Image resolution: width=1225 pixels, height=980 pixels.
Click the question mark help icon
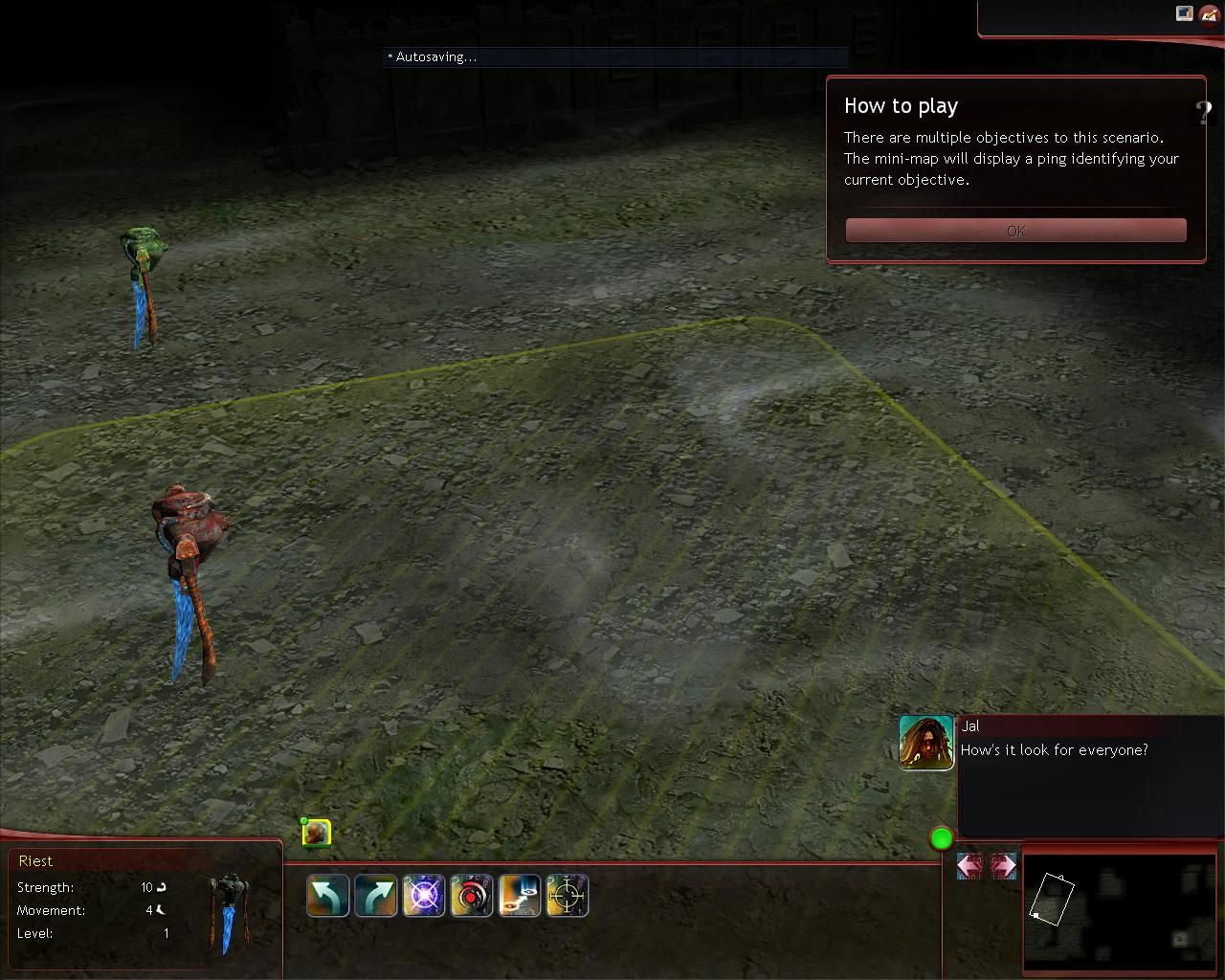(1203, 113)
